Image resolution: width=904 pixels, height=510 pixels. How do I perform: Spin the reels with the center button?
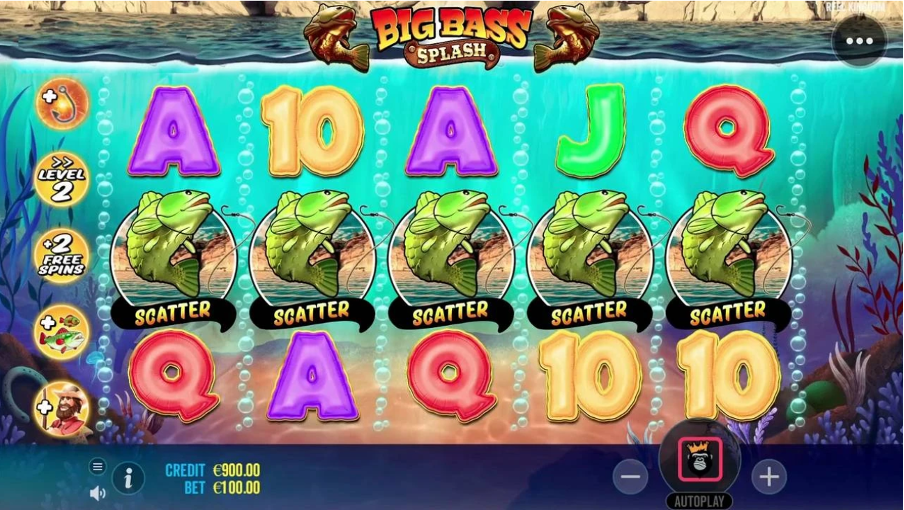pyautogui.click(x=699, y=461)
